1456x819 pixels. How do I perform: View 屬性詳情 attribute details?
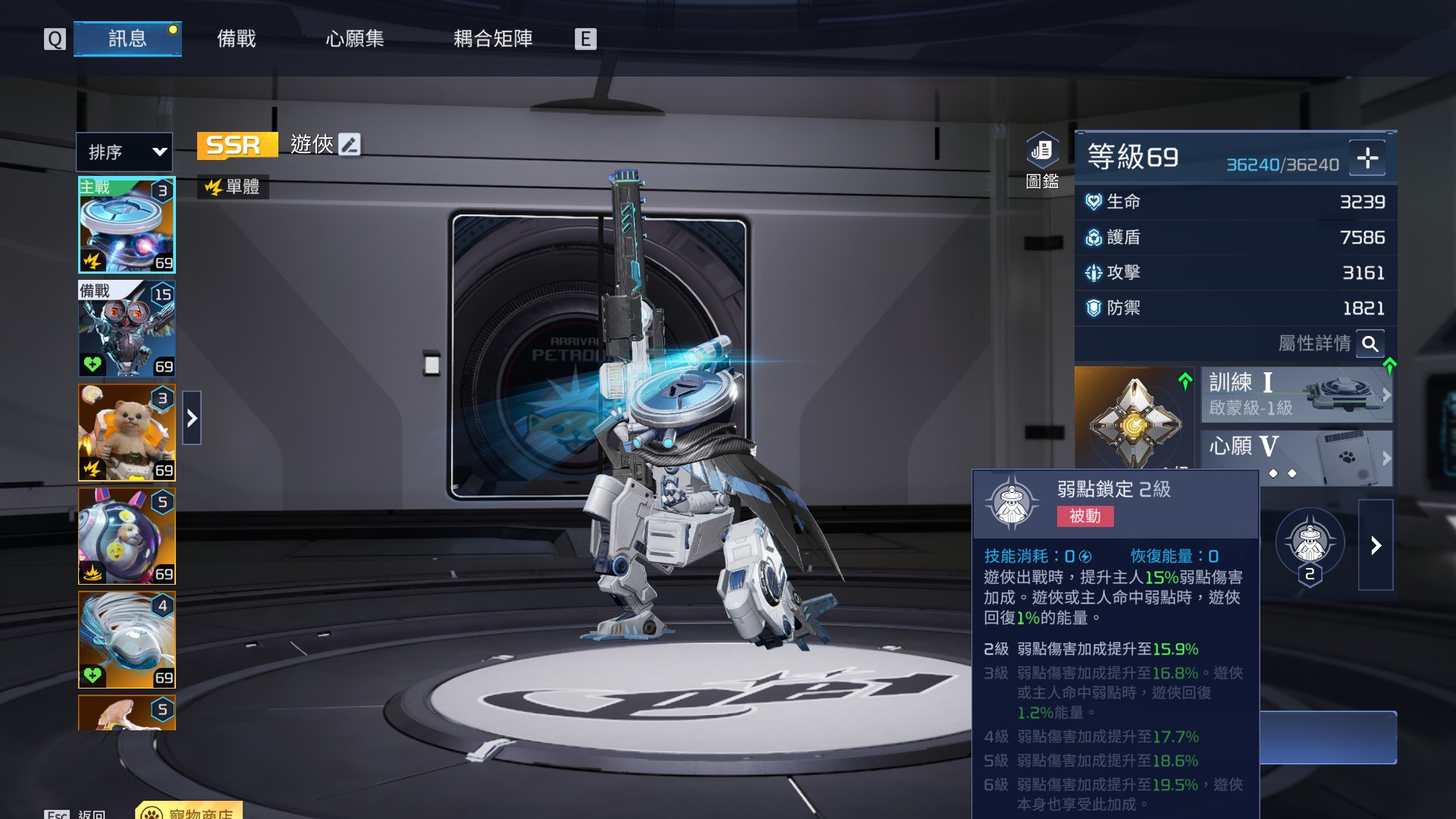1370,344
